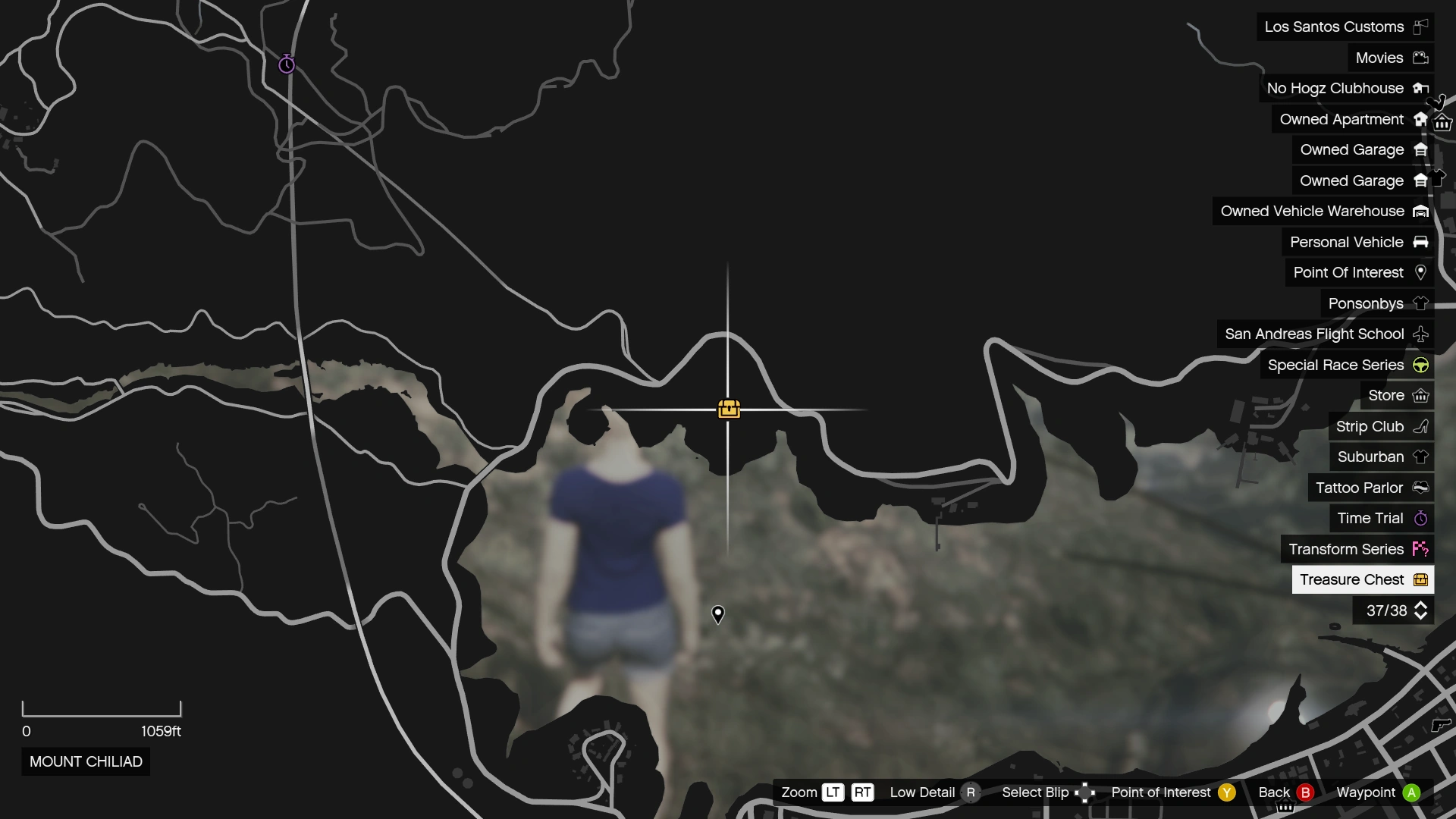The image size is (1456, 819).
Task: Click the up arrow on the 37/38 stepper
Action: click(1422, 604)
